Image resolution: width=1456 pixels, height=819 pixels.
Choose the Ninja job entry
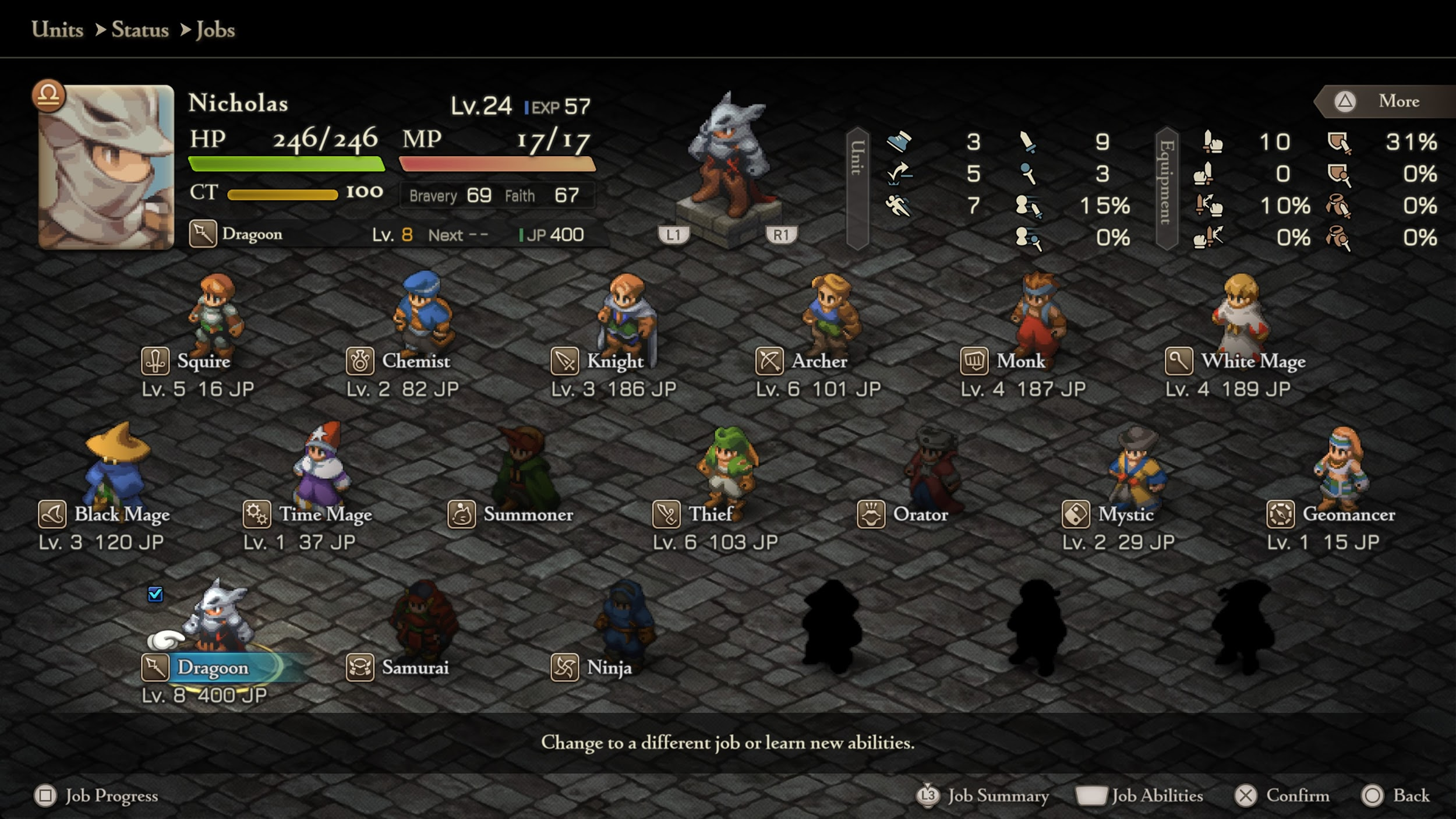point(609,667)
